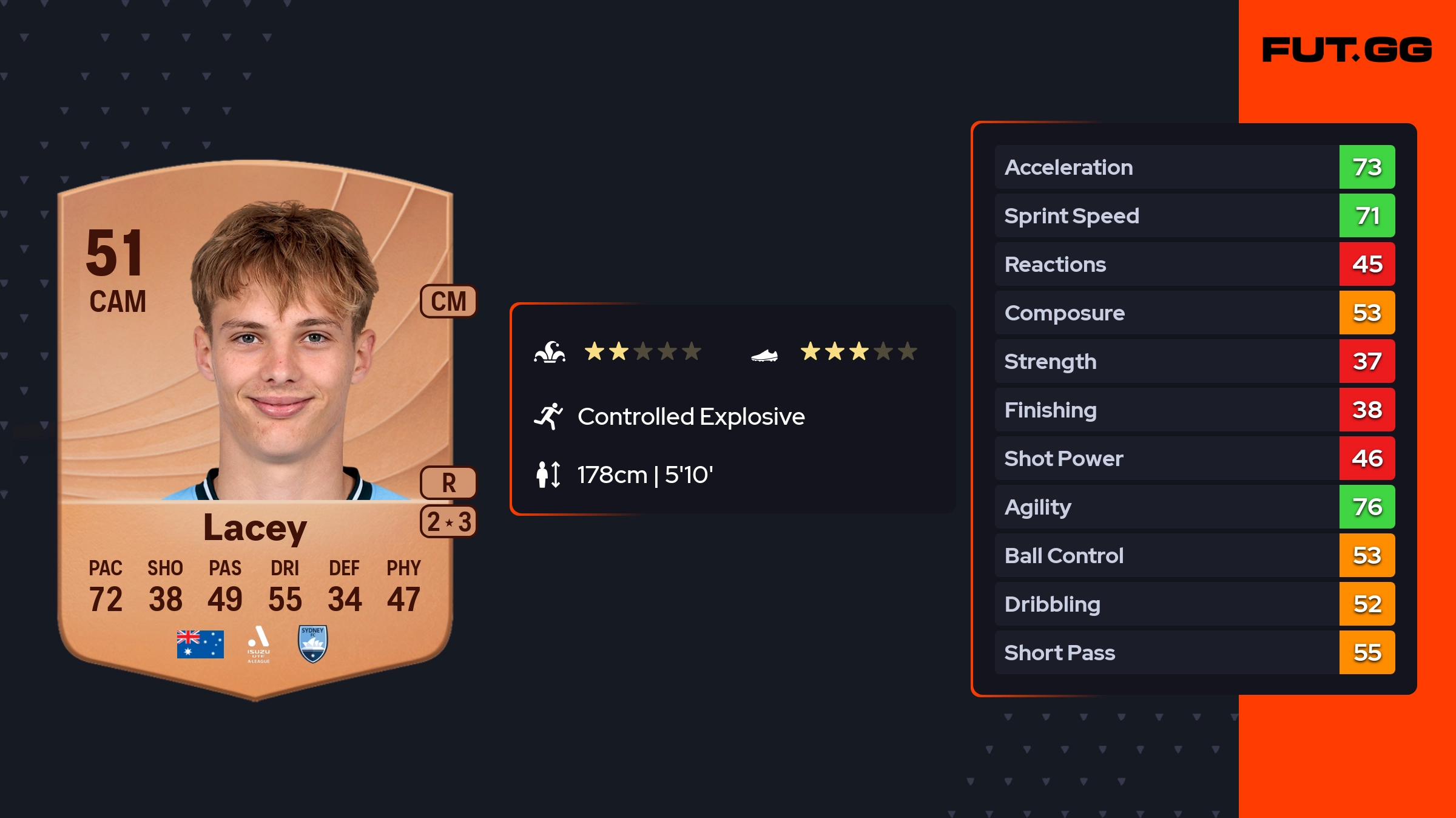Click the Ball Control stat row
Image resolution: width=1456 pixels, height=818 pixels.
click(1195, 555)
